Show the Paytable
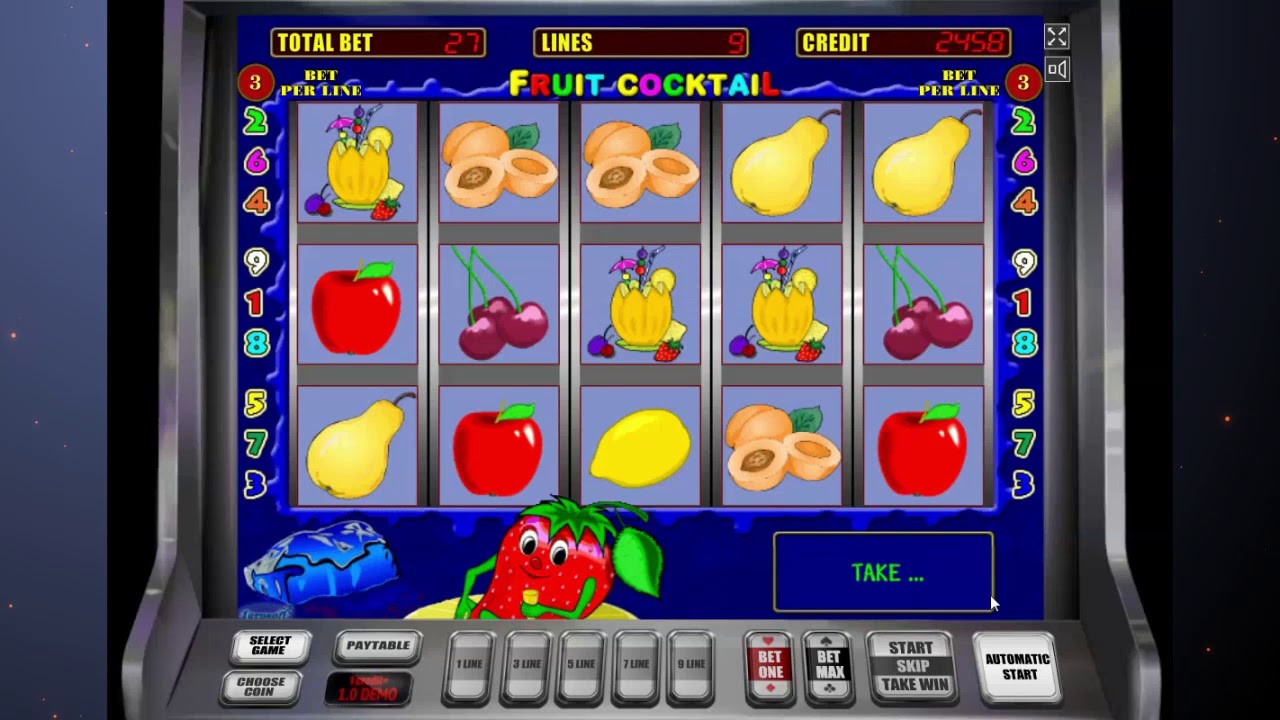 pos(378,646)
